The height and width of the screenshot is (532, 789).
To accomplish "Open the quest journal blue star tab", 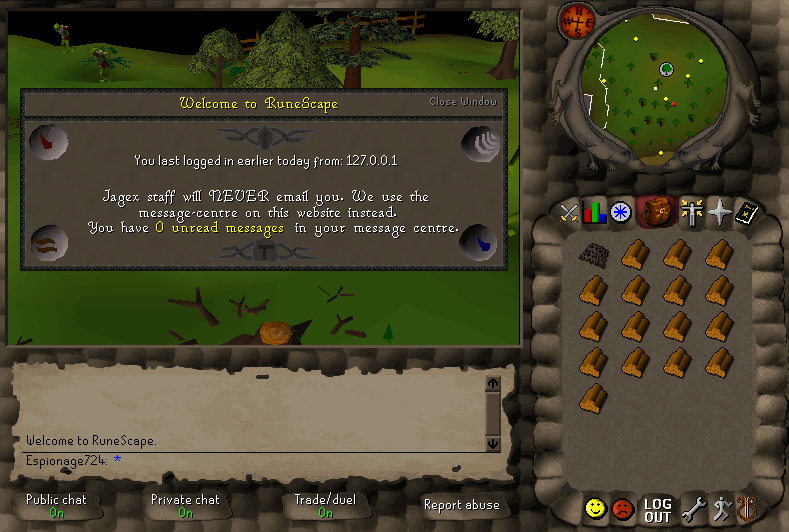I will click(621, 211).
